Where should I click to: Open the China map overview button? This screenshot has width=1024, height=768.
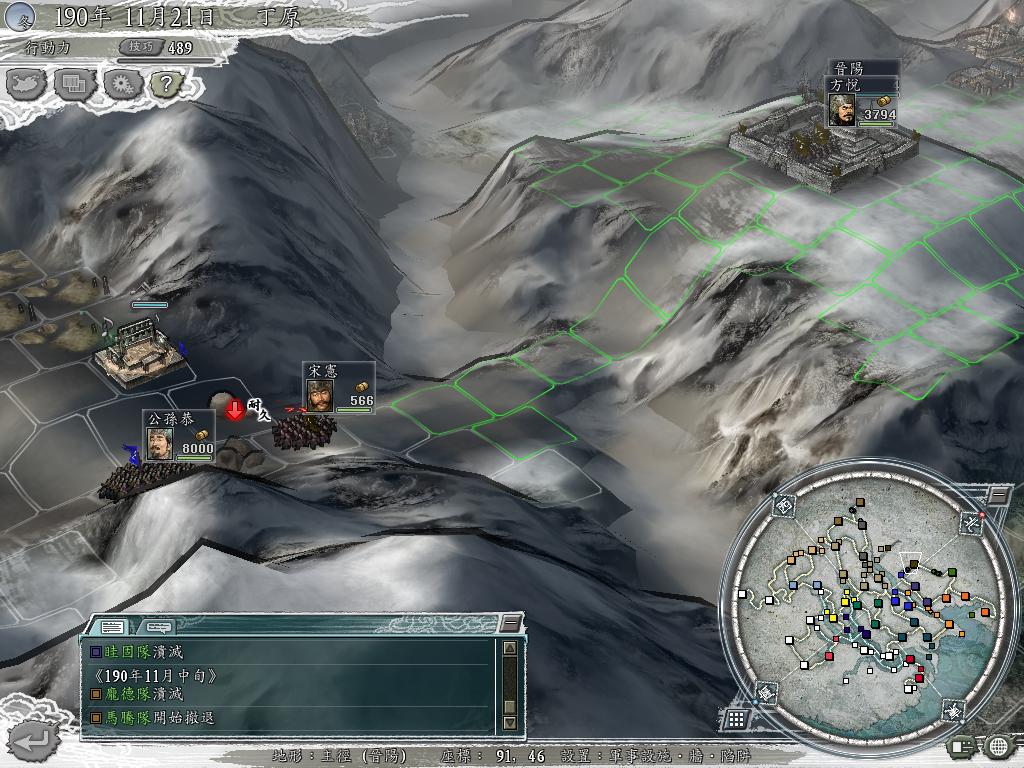pyautogui.click(x=27, y=84)
